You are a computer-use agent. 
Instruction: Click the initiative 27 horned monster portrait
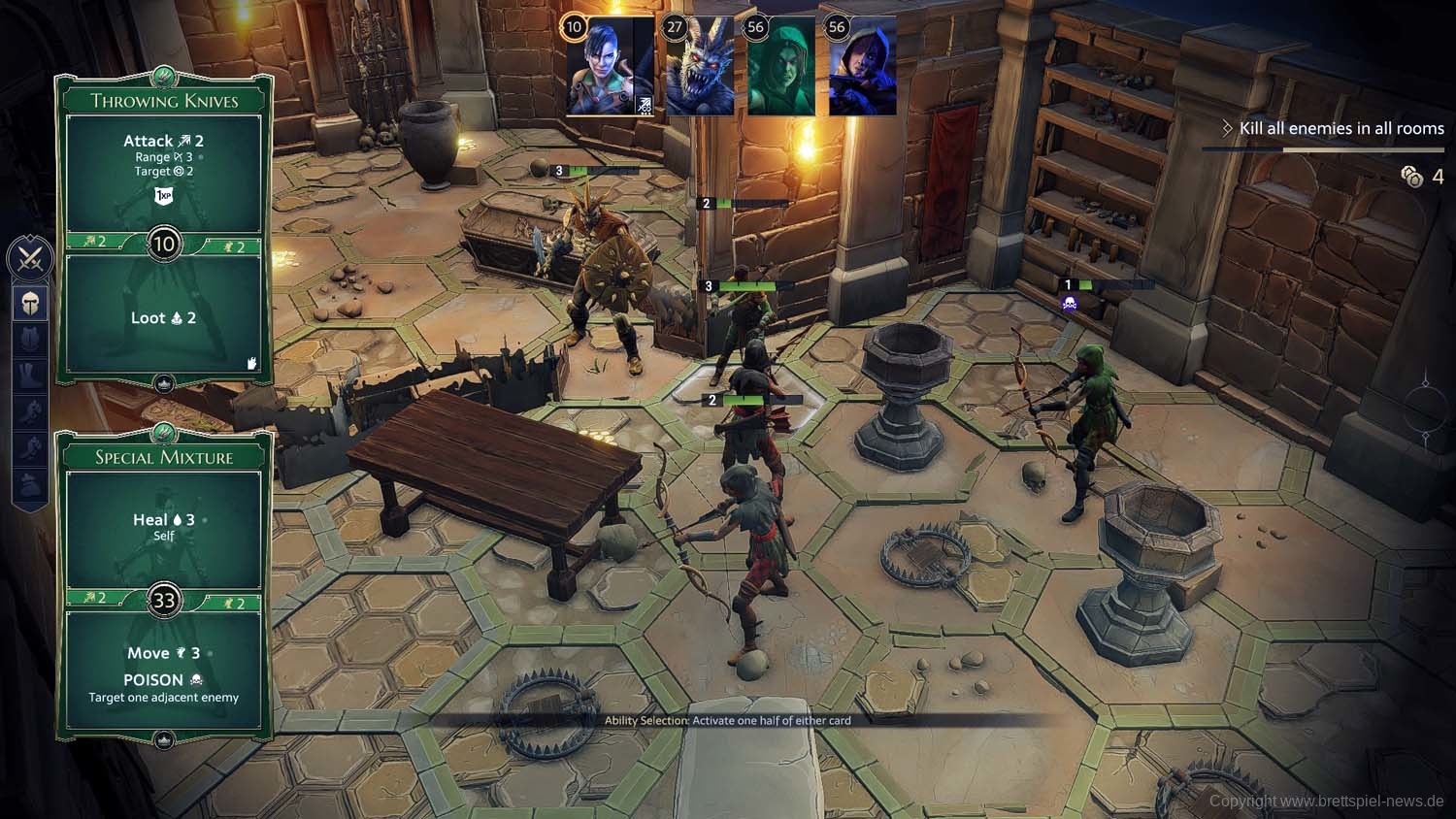700,66
